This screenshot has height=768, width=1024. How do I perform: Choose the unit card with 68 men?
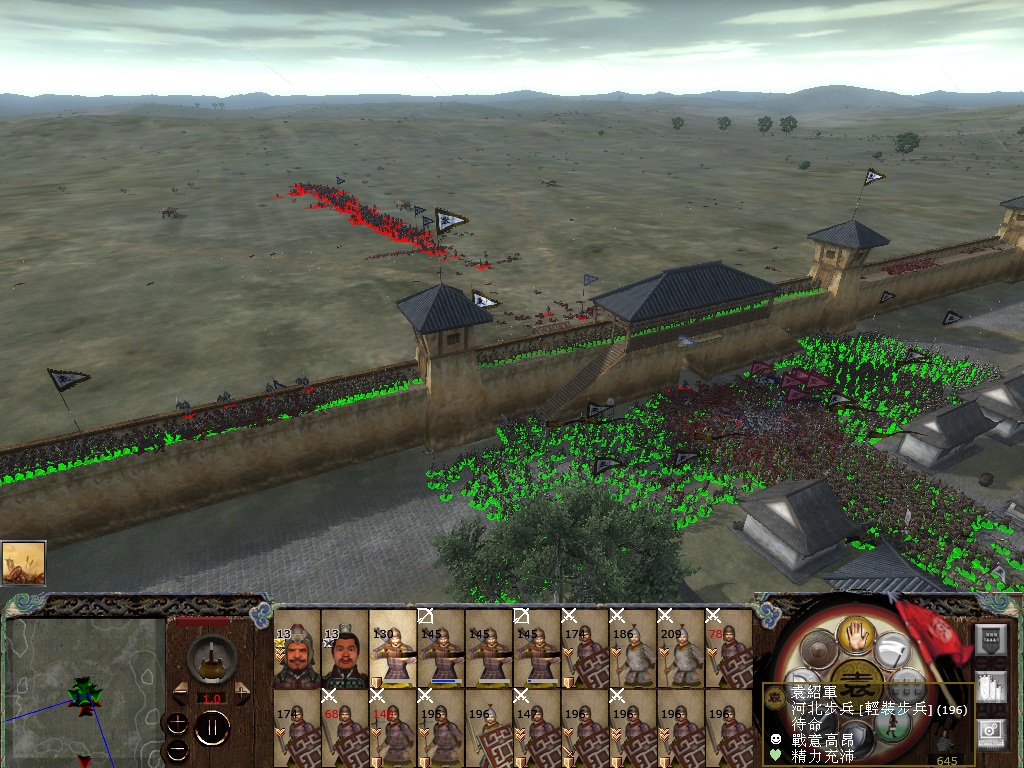[x=345, y=728]
